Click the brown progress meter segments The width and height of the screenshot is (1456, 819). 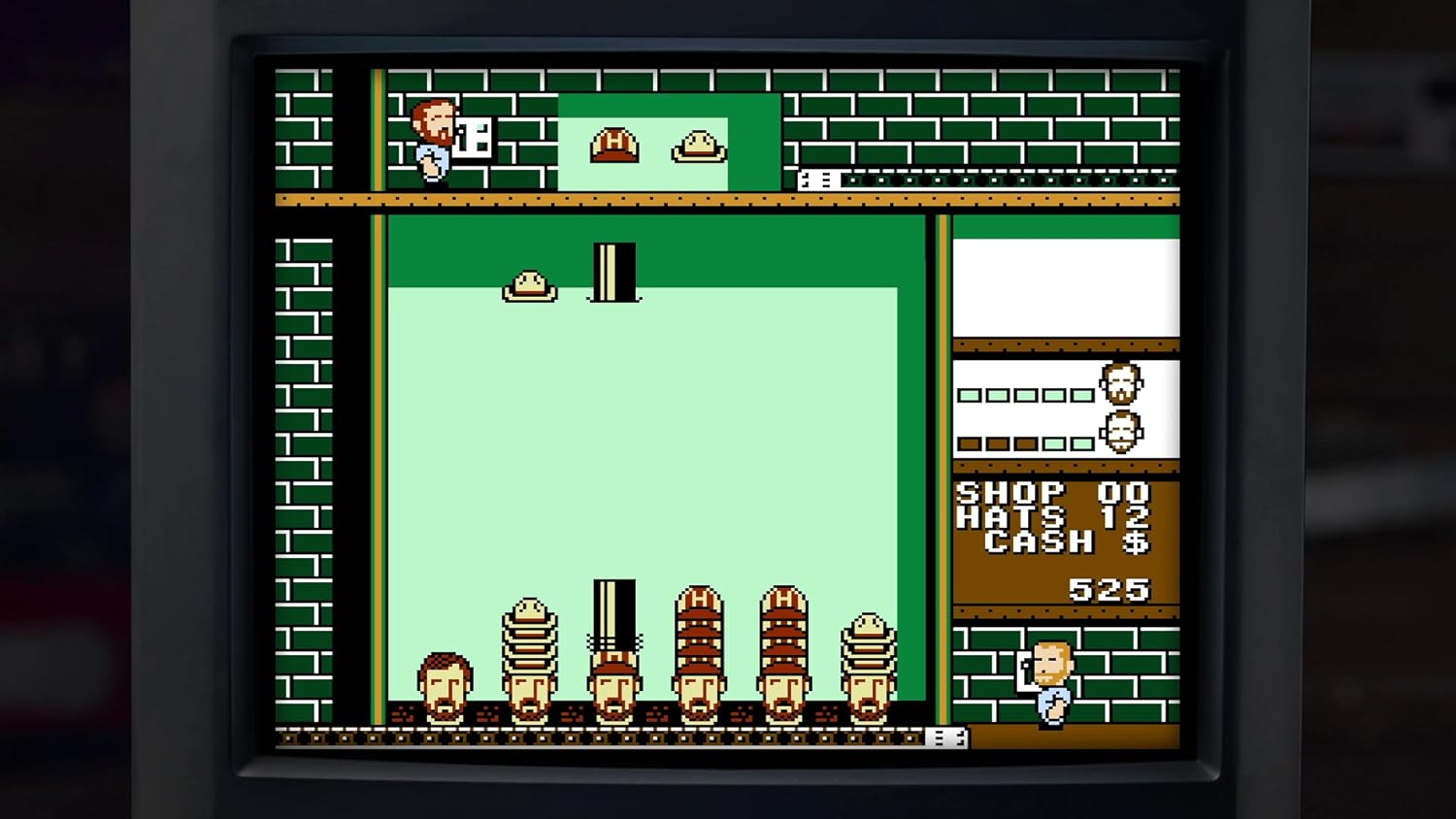(x=1026, y=445)
